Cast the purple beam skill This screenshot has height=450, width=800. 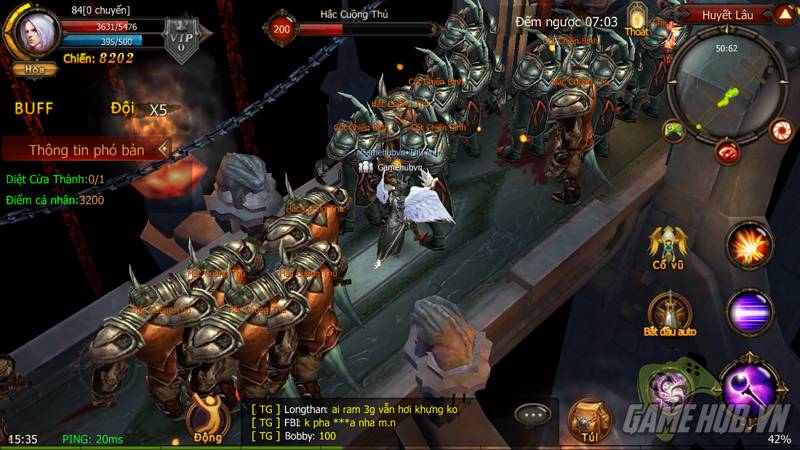[x=749, y=311]
